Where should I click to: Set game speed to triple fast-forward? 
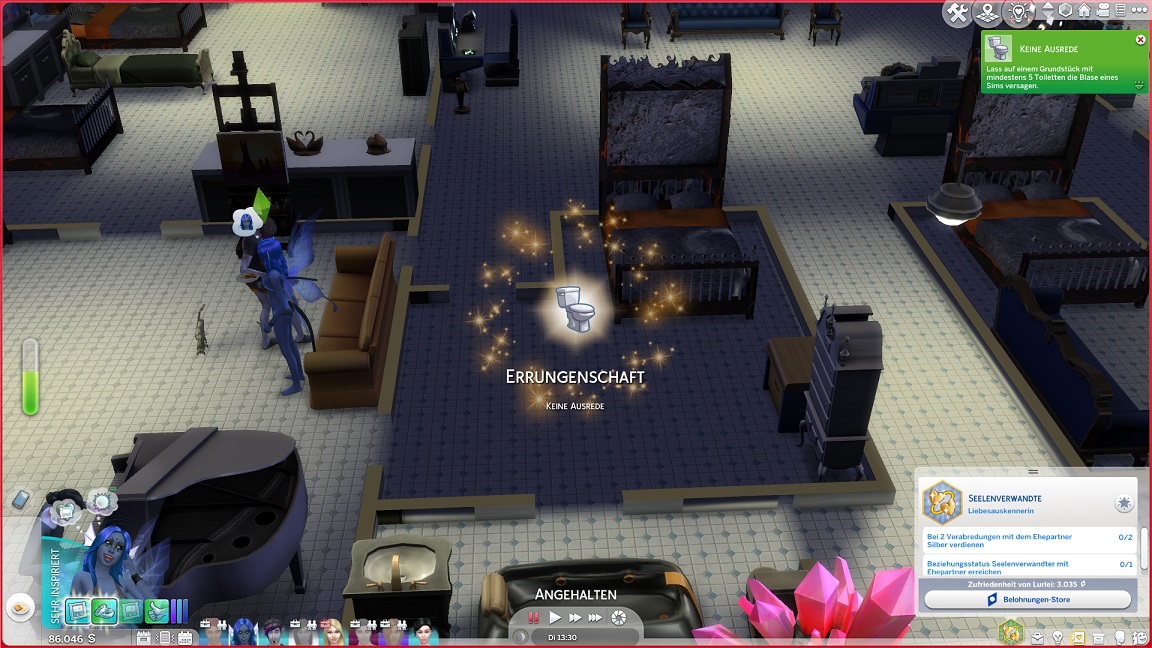[595, 618]
